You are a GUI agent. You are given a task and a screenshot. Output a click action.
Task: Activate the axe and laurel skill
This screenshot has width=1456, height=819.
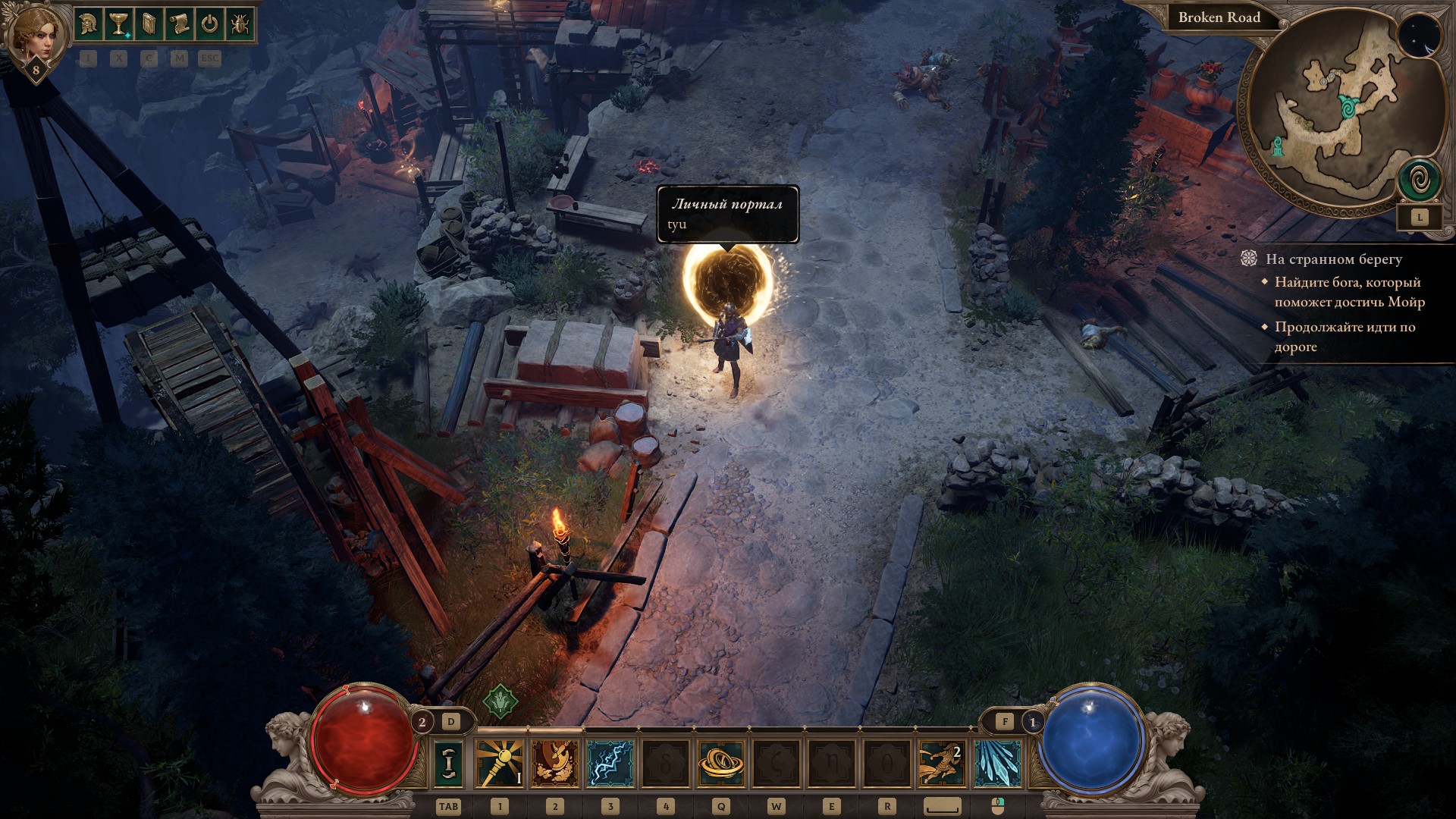click(555, 763)
